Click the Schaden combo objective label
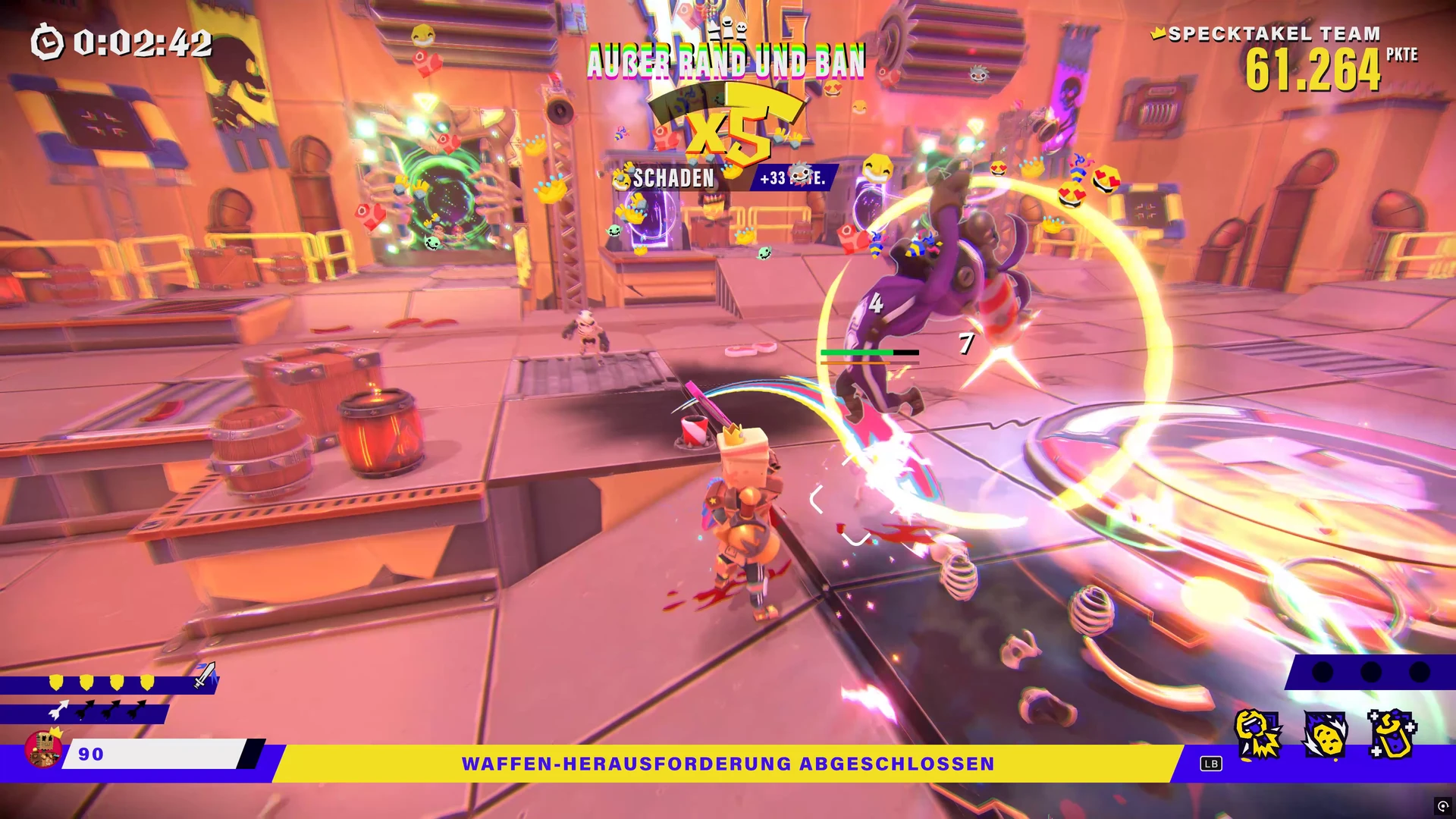The height and width of the screenshot is (819, 1456). [673, 178]
